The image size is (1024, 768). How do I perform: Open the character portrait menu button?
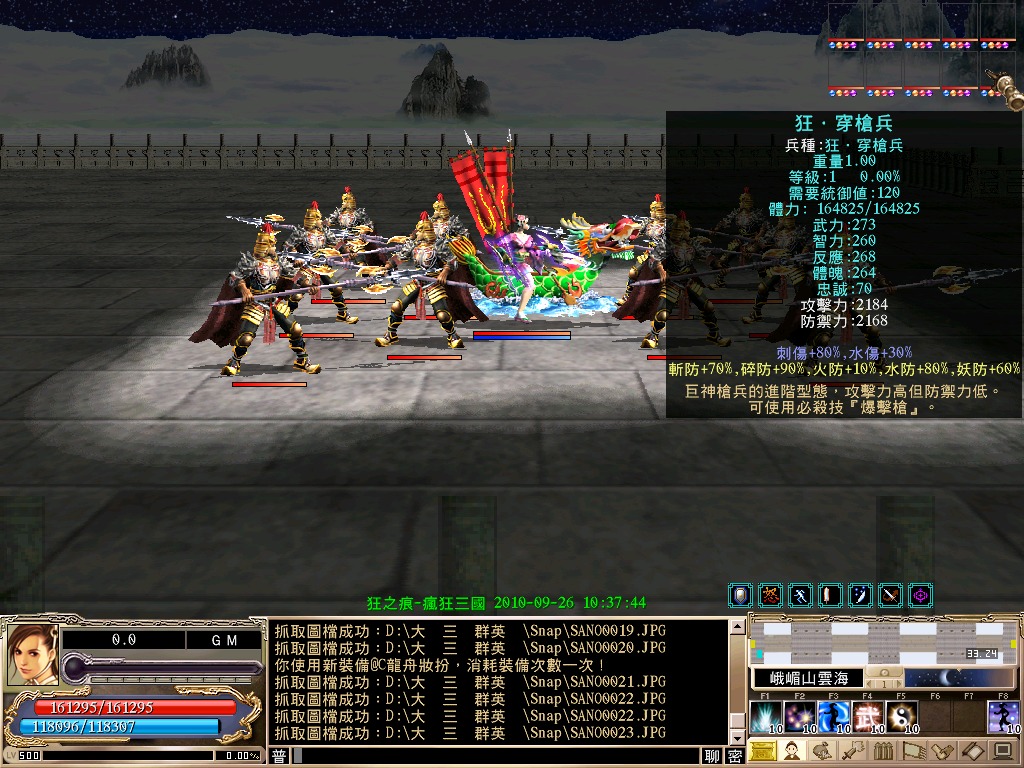tap(791, 751)
